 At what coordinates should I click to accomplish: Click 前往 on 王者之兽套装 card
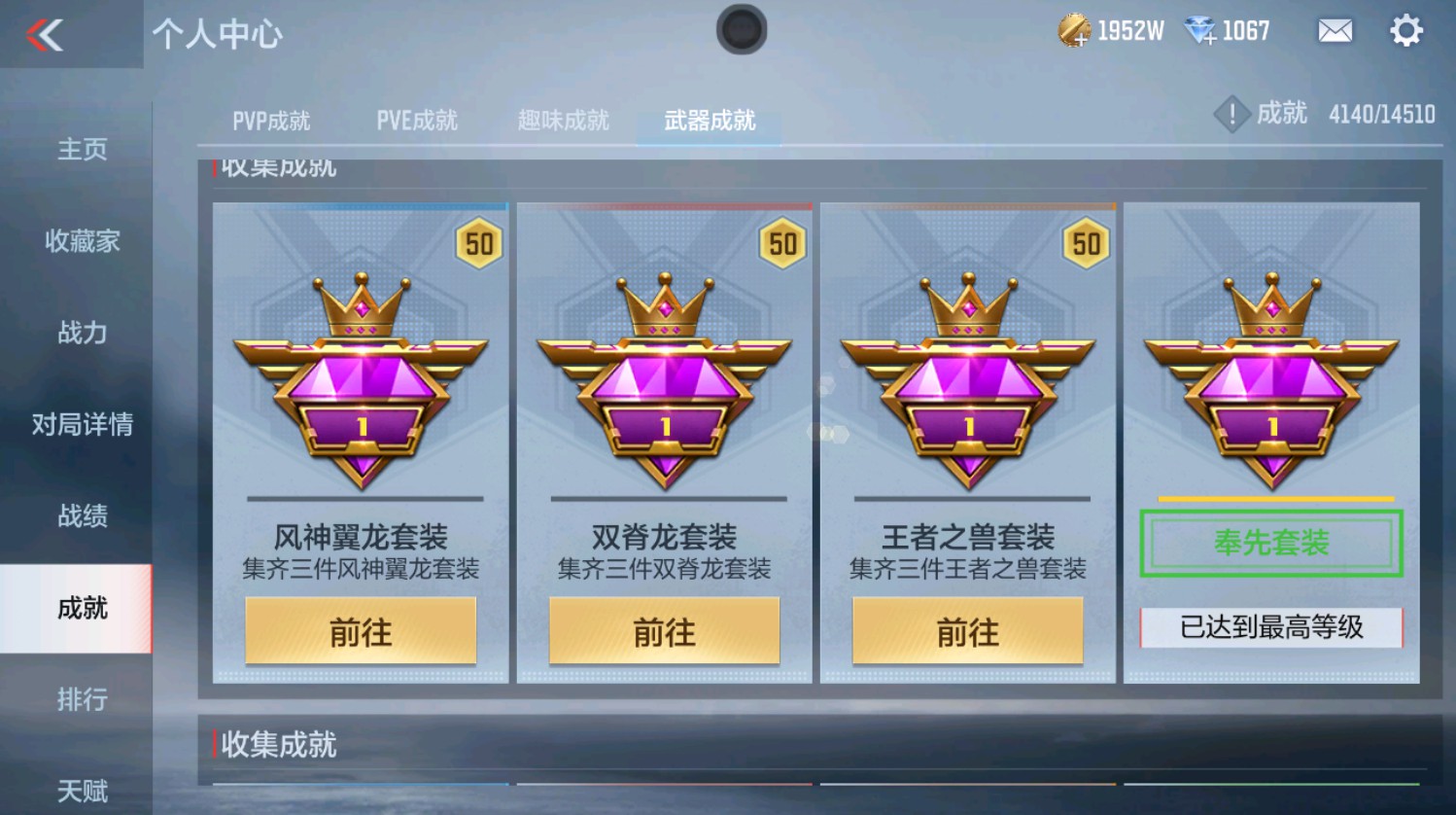[x=968, y=632]
